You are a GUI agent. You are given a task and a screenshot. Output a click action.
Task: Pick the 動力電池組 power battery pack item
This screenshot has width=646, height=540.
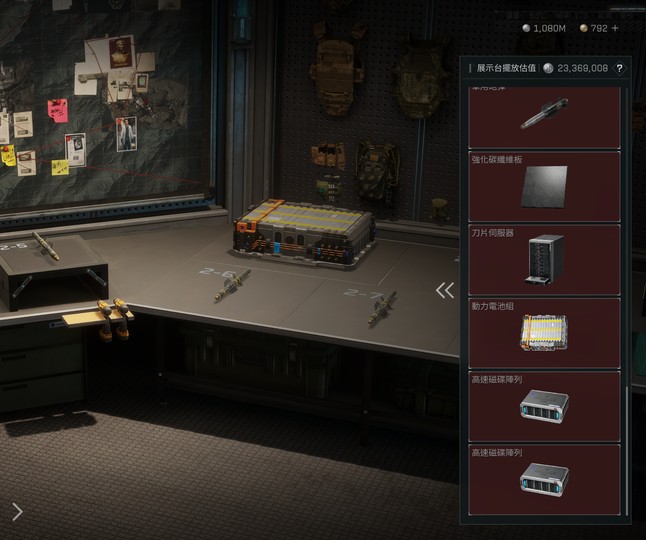[544, 332]
